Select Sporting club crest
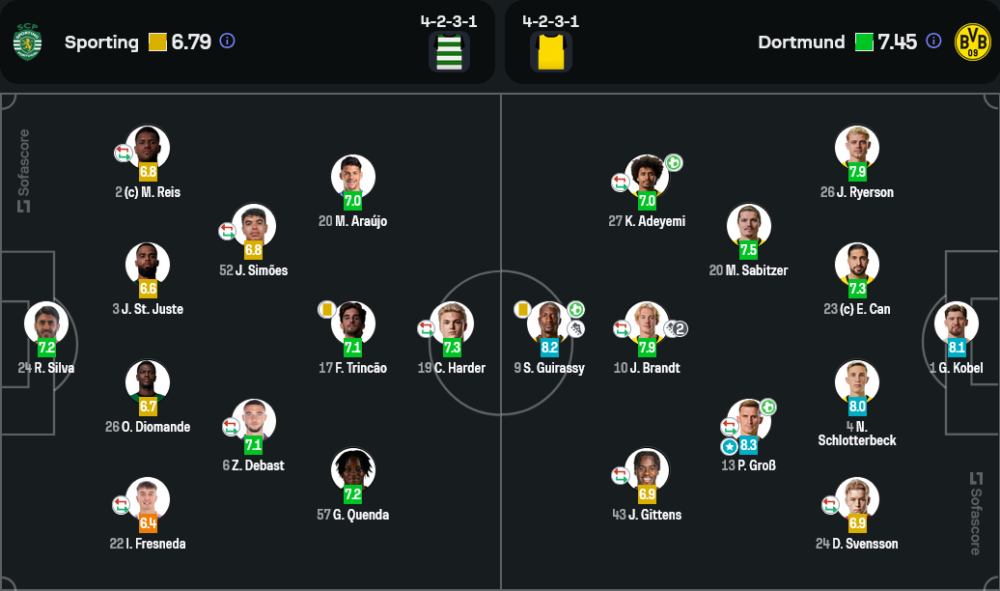1000x591 pixels. [x=27, y=42]
